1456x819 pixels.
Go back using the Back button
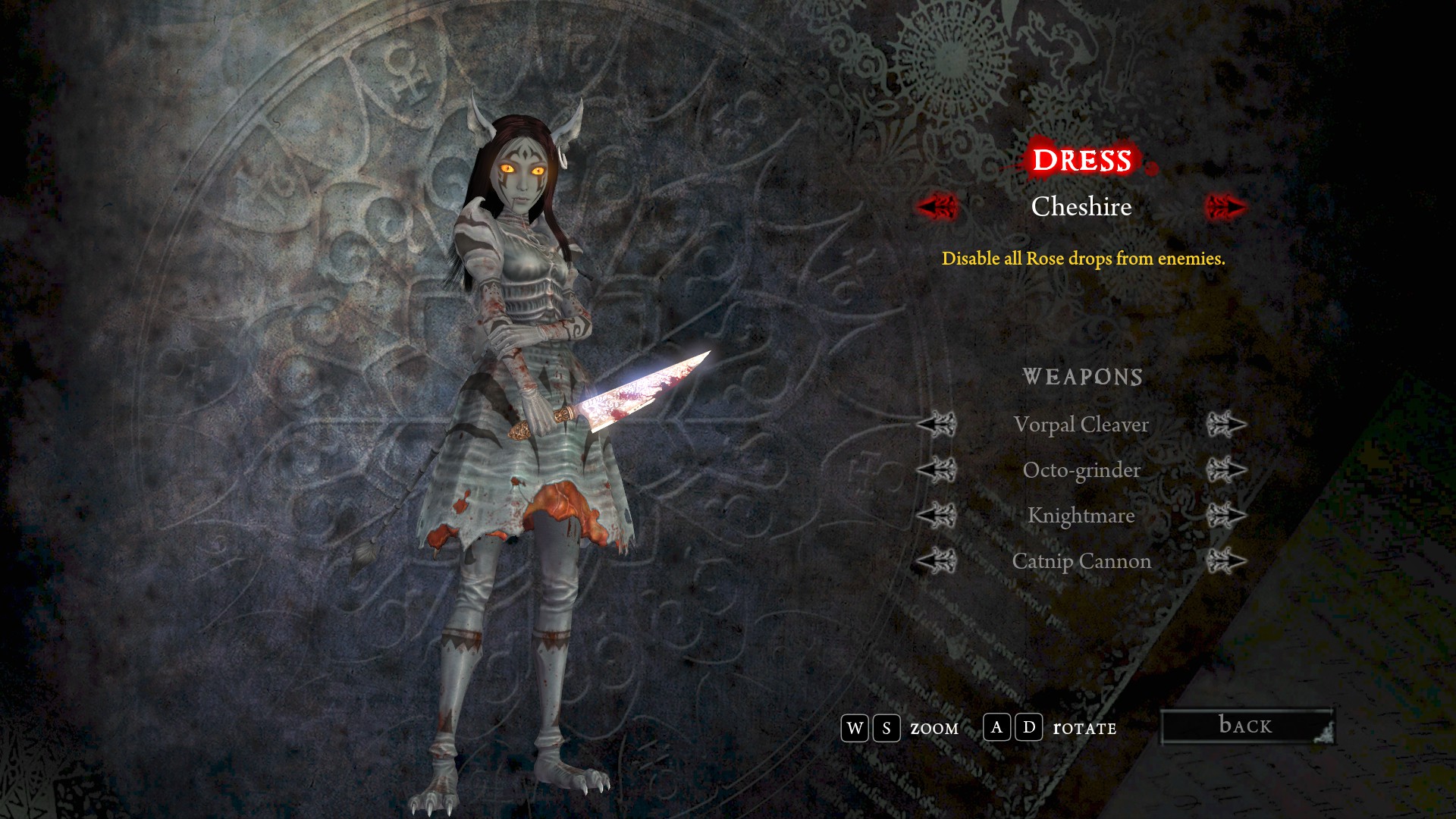[x=1247, y=726]
